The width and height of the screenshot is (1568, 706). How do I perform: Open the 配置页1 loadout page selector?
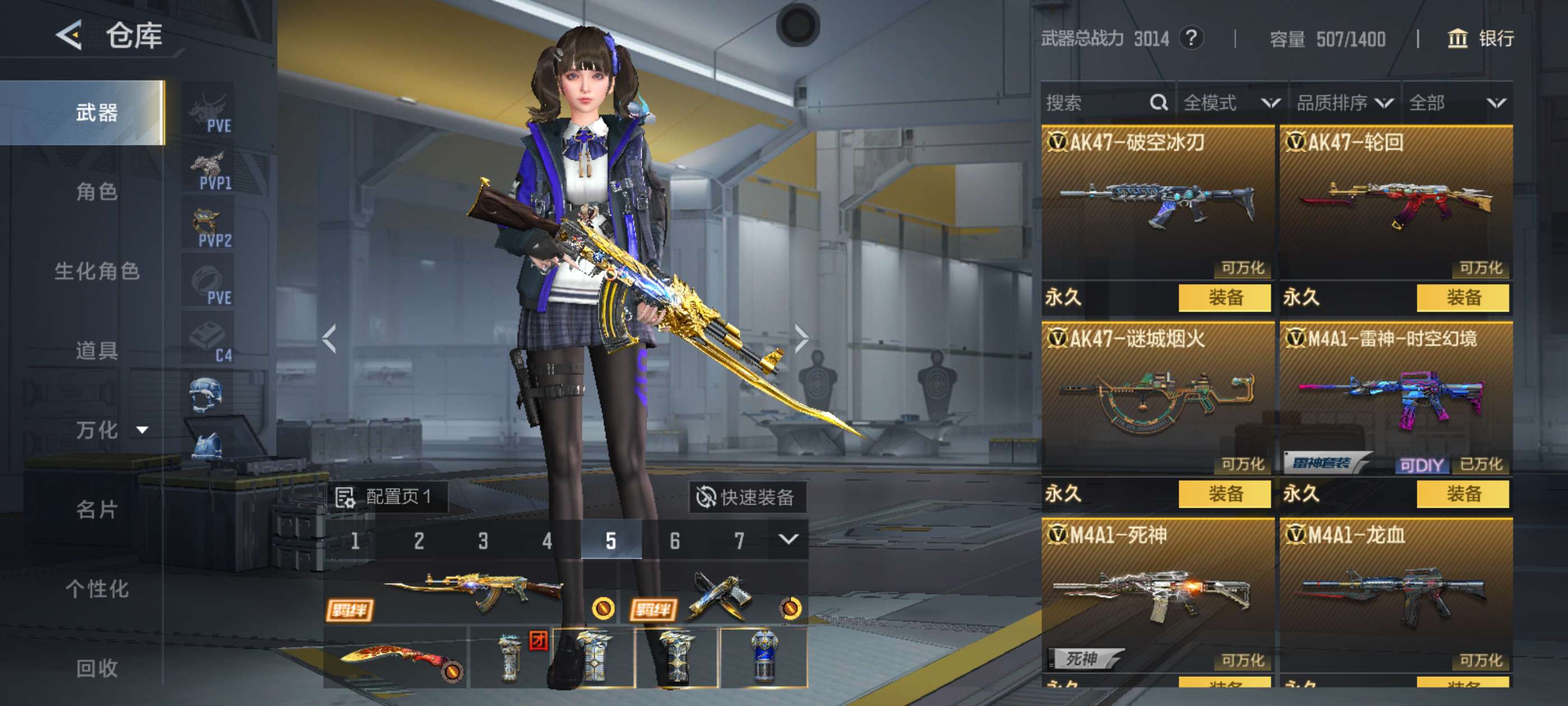[386, 497]
